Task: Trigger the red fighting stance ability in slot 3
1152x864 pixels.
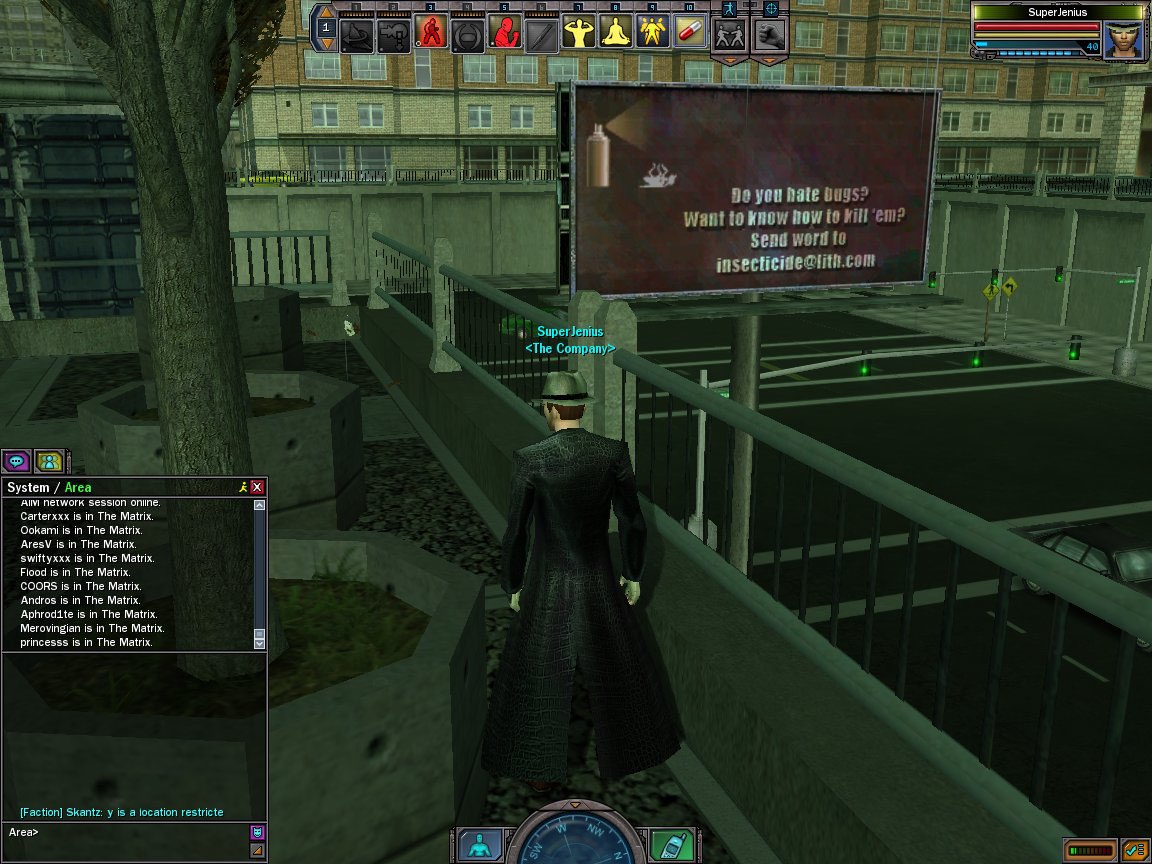Action: tap(430, 33)
